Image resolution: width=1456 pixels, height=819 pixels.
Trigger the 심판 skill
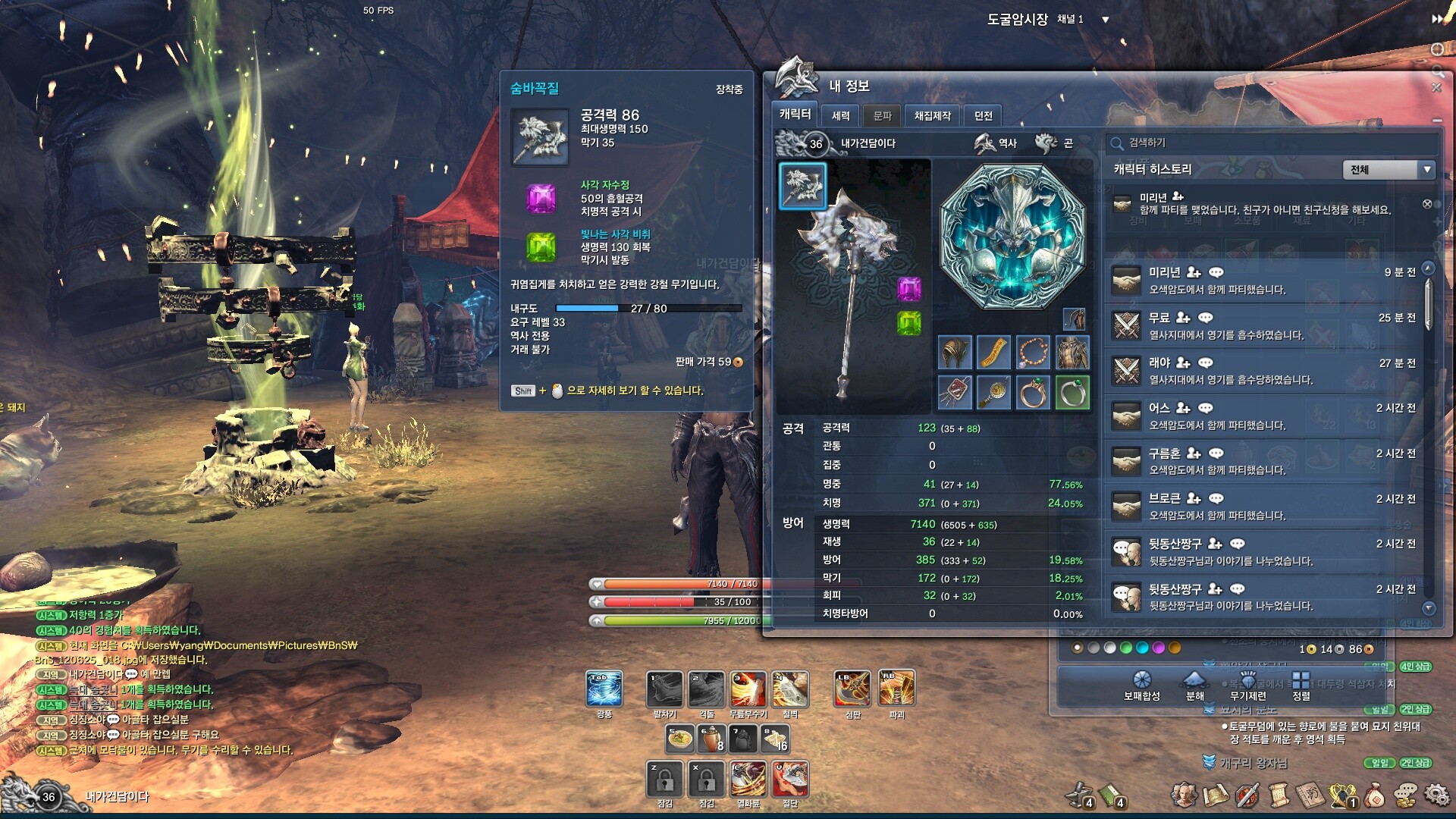[852, 689]
